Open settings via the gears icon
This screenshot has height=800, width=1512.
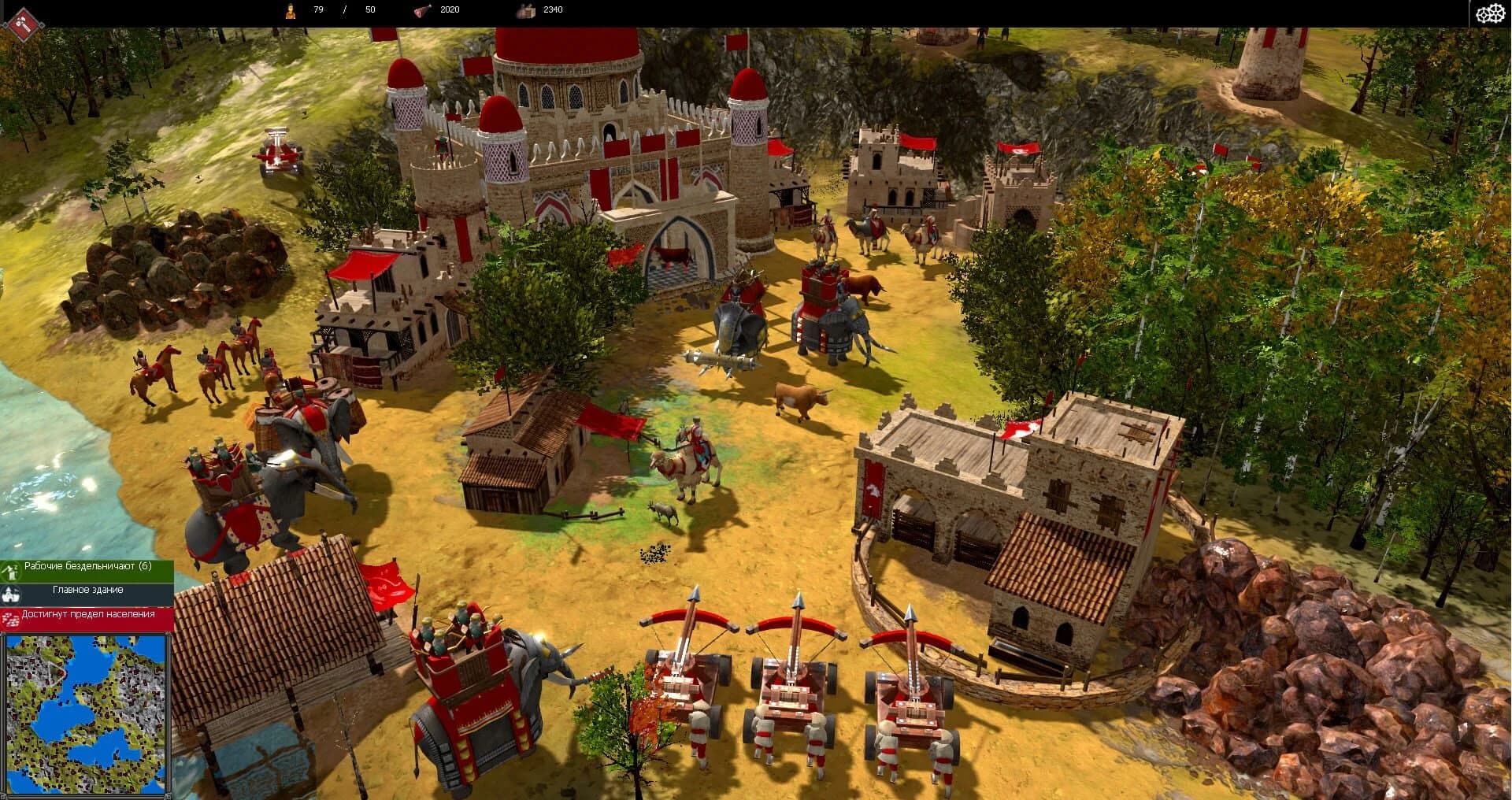1490,13
